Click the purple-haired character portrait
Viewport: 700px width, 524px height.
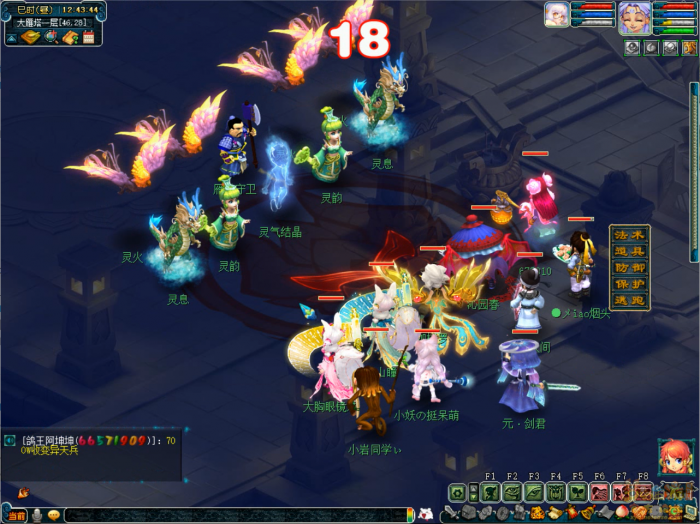pyautogui.click(x=633, y=18)
